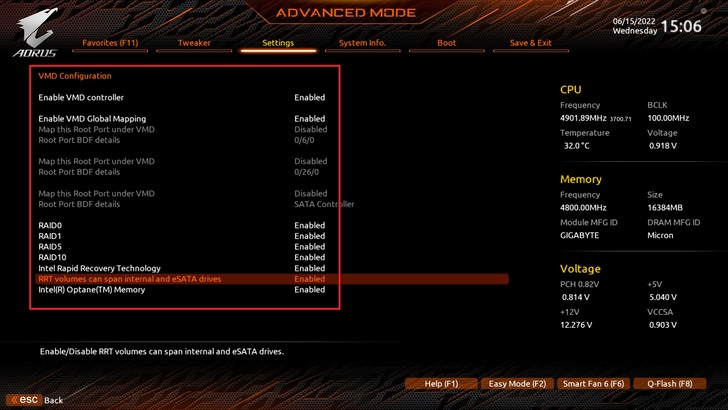Choose Intel Rapid Recovery Technology option
This screenshot has width=728, height=410.
99,268
